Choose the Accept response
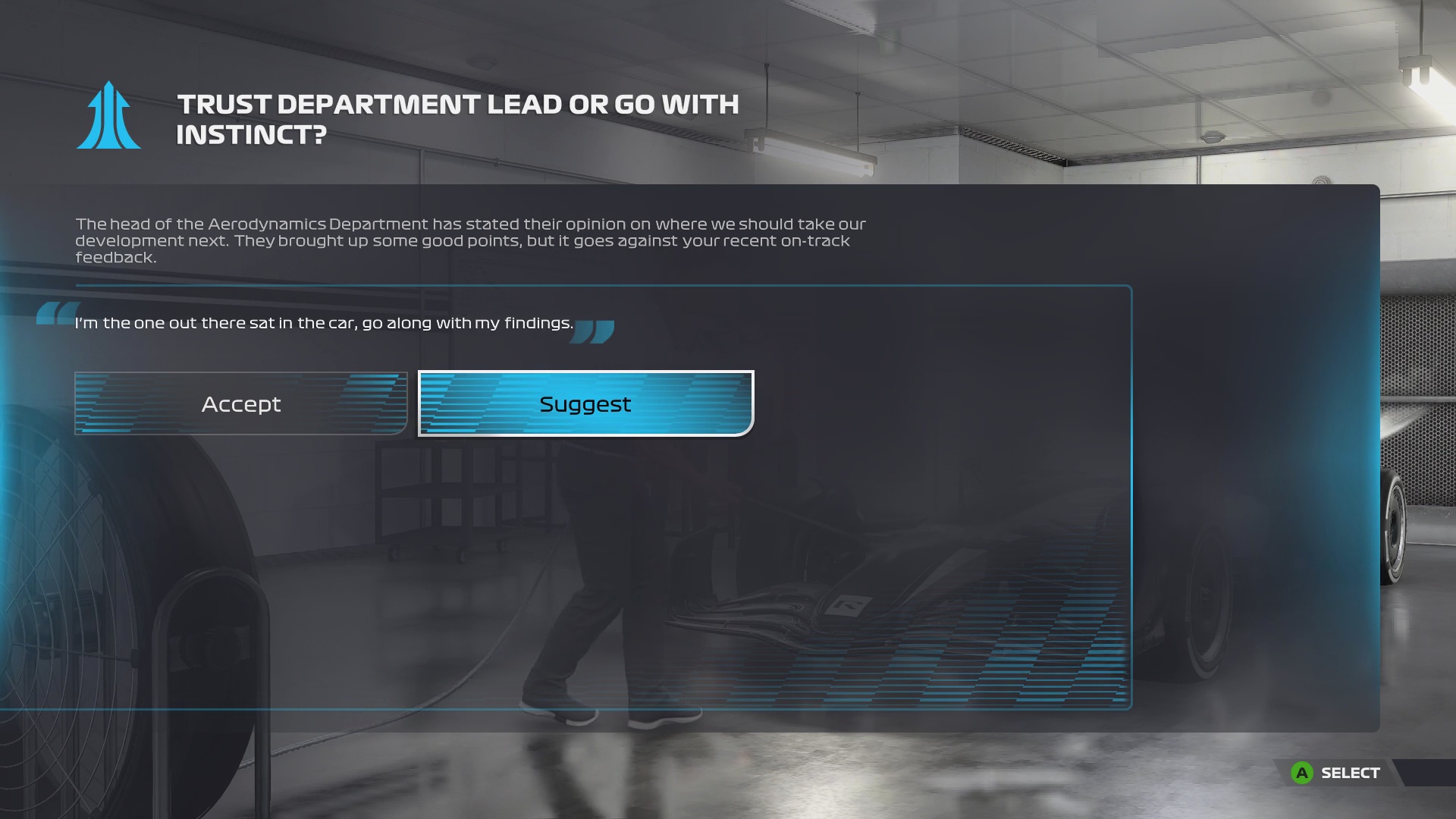The width and height of the screenshot is (1456, 819). (x=241, y=403)
